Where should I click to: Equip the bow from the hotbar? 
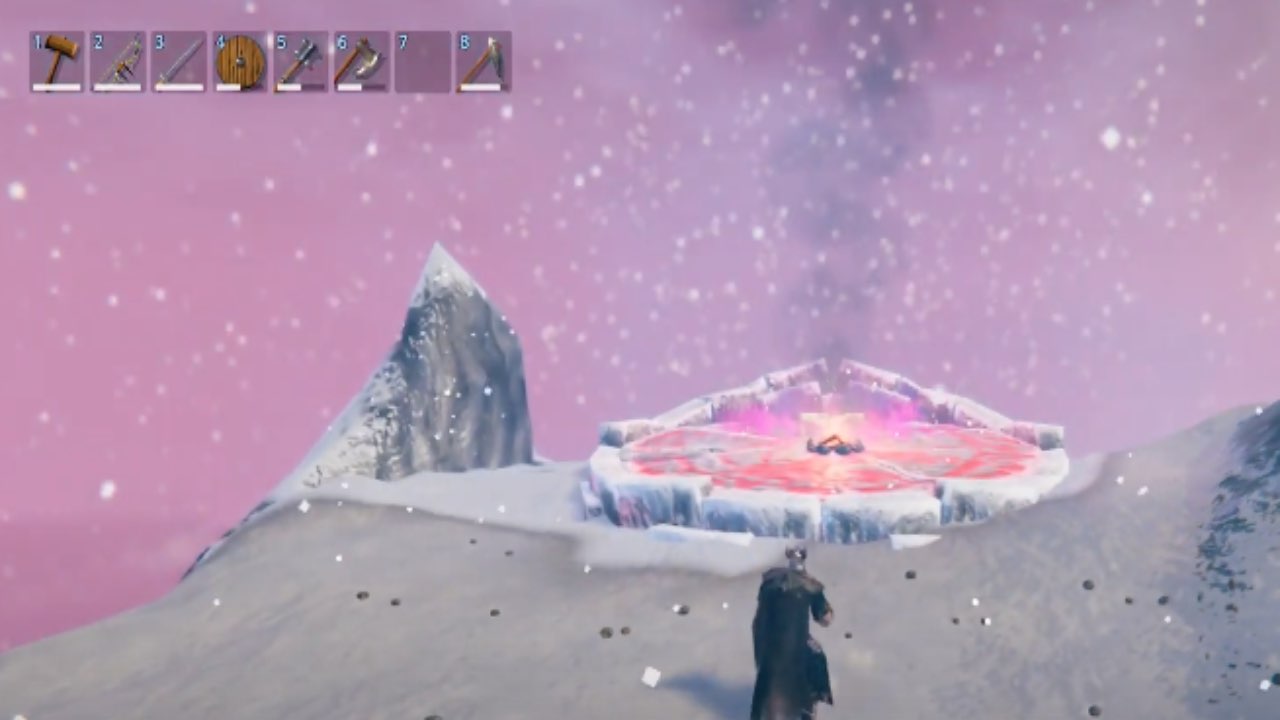118,61
